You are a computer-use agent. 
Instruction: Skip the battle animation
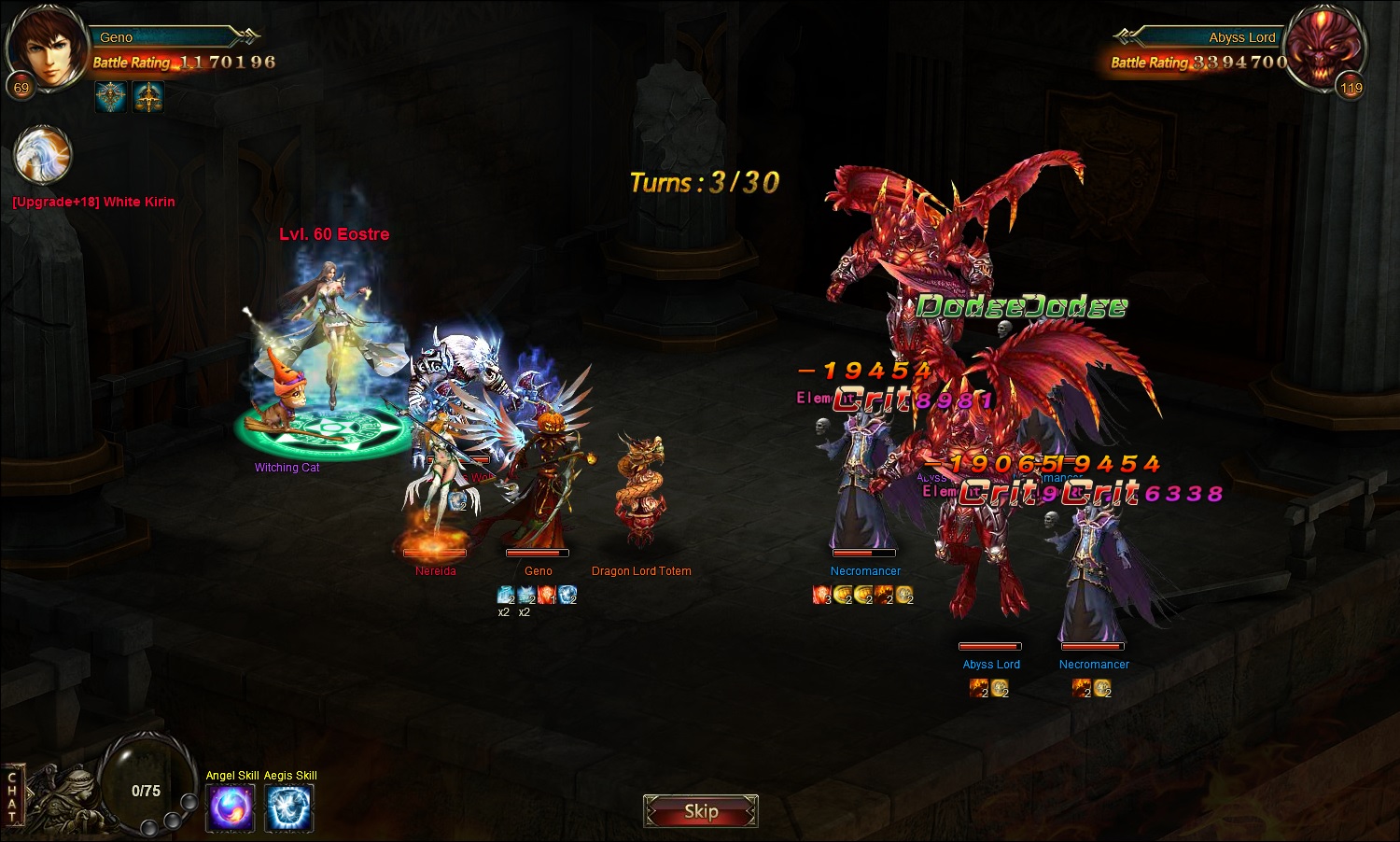700,811
